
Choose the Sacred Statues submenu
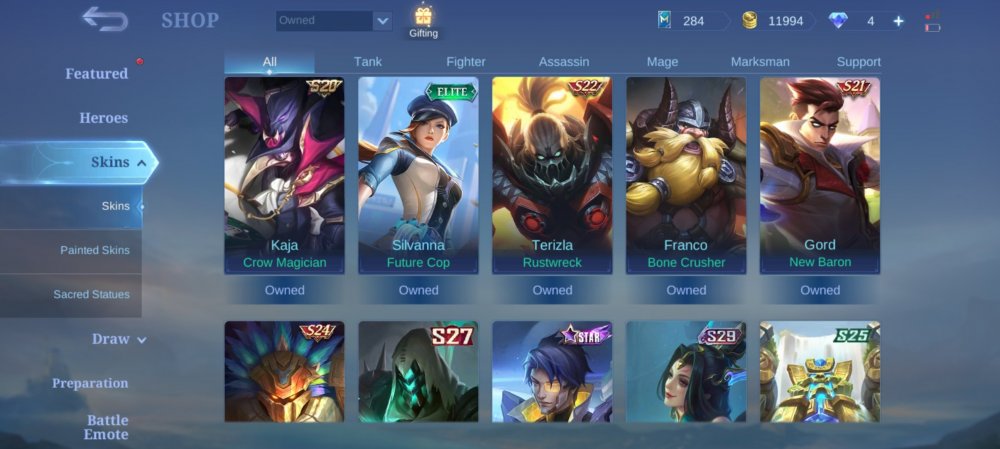click(91, 294)
